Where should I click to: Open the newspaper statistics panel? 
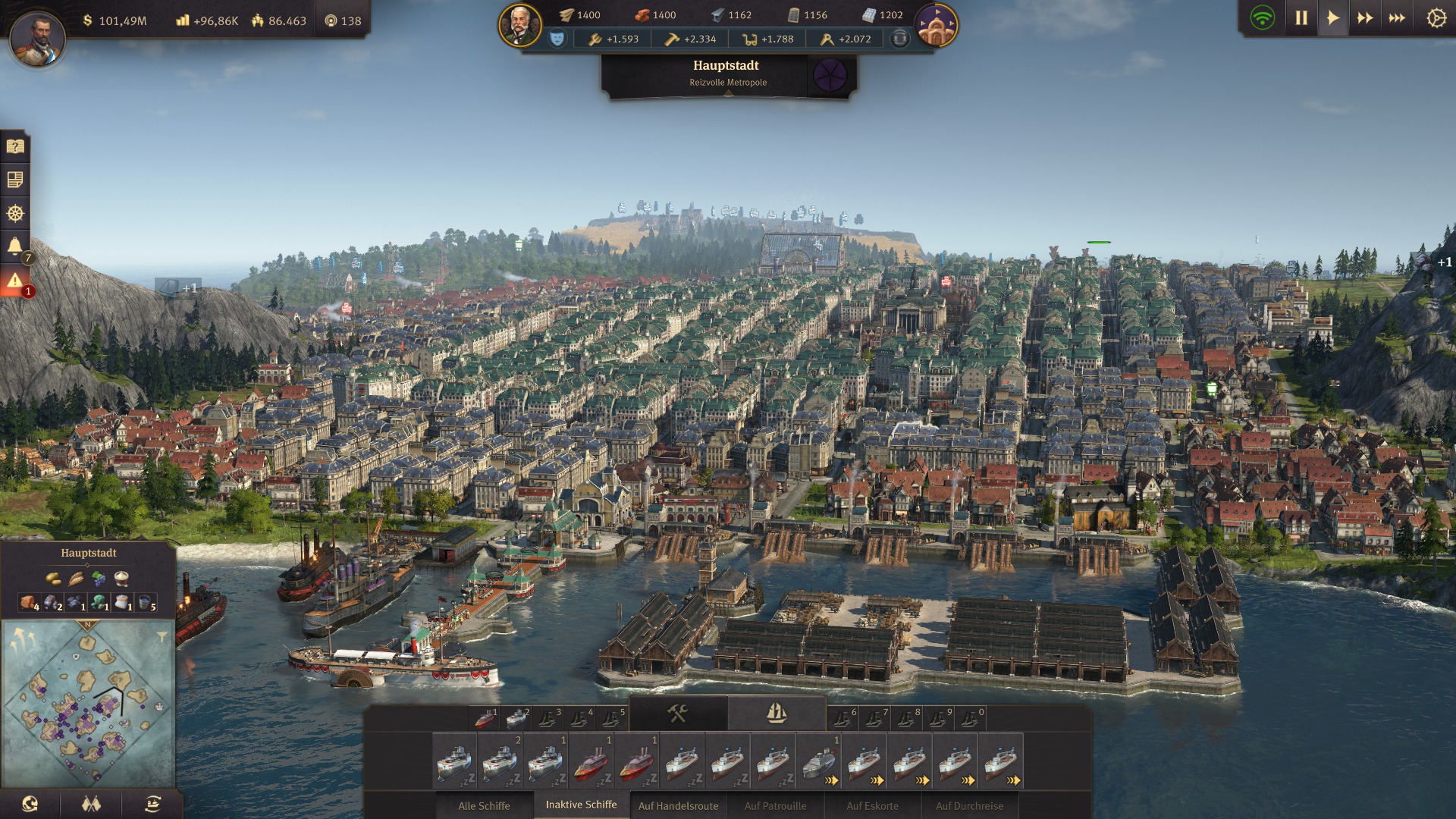(x=15, y=180)
